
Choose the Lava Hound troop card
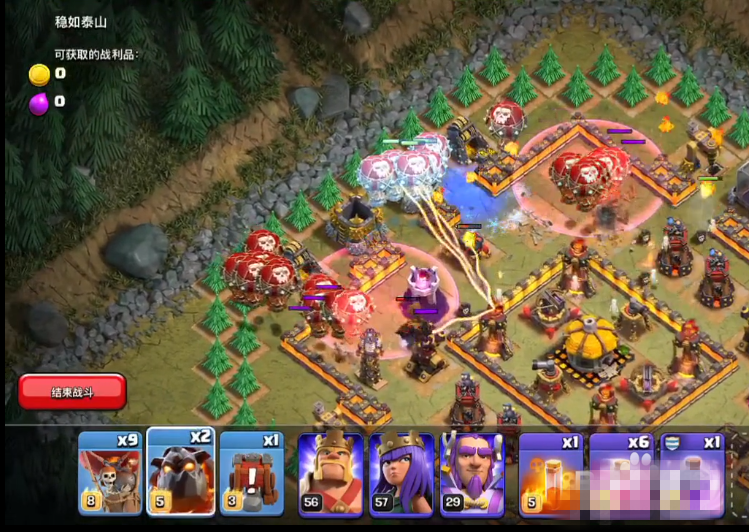click(181, 472)
